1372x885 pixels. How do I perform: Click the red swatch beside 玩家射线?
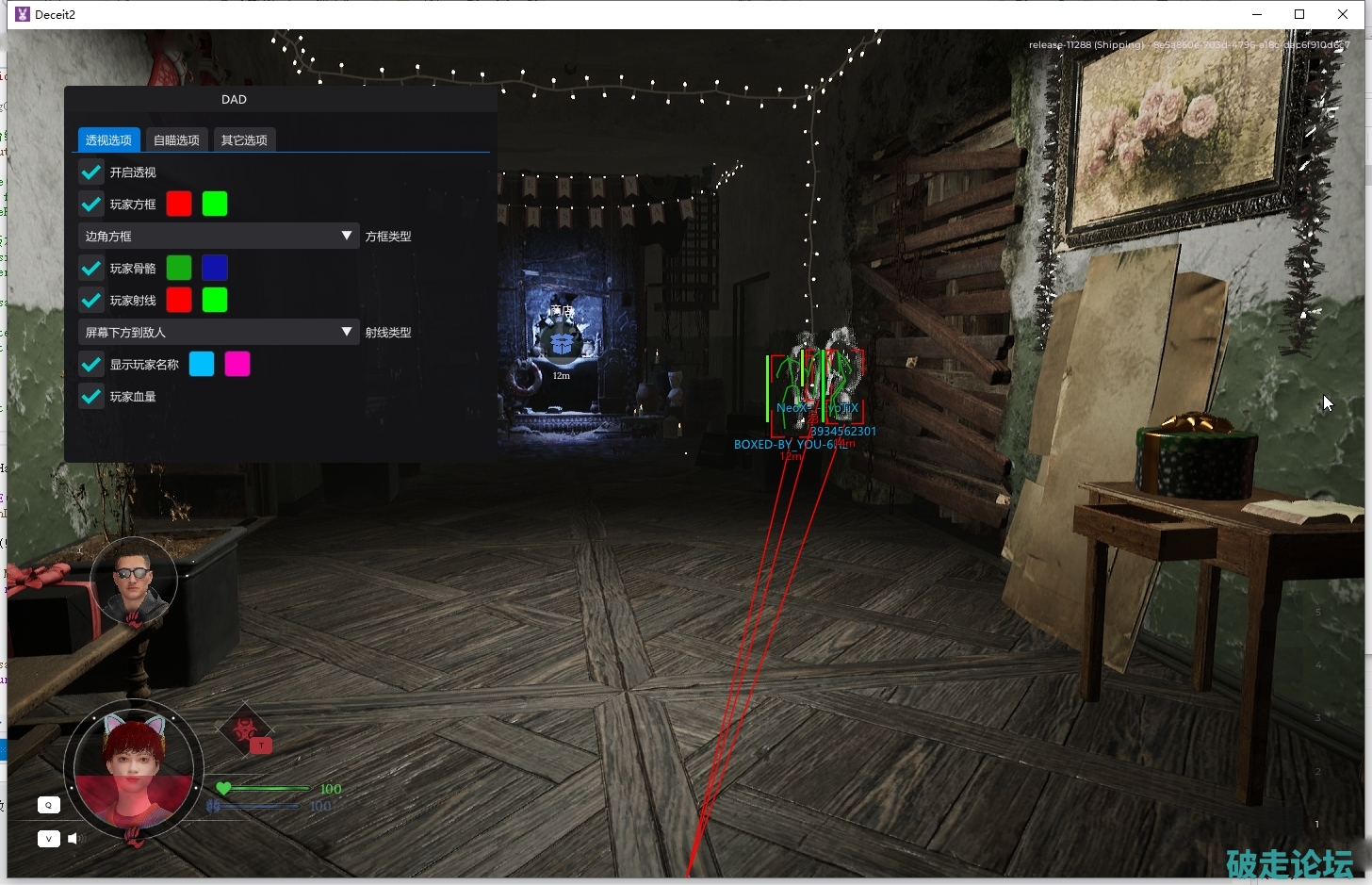[179, 301]
